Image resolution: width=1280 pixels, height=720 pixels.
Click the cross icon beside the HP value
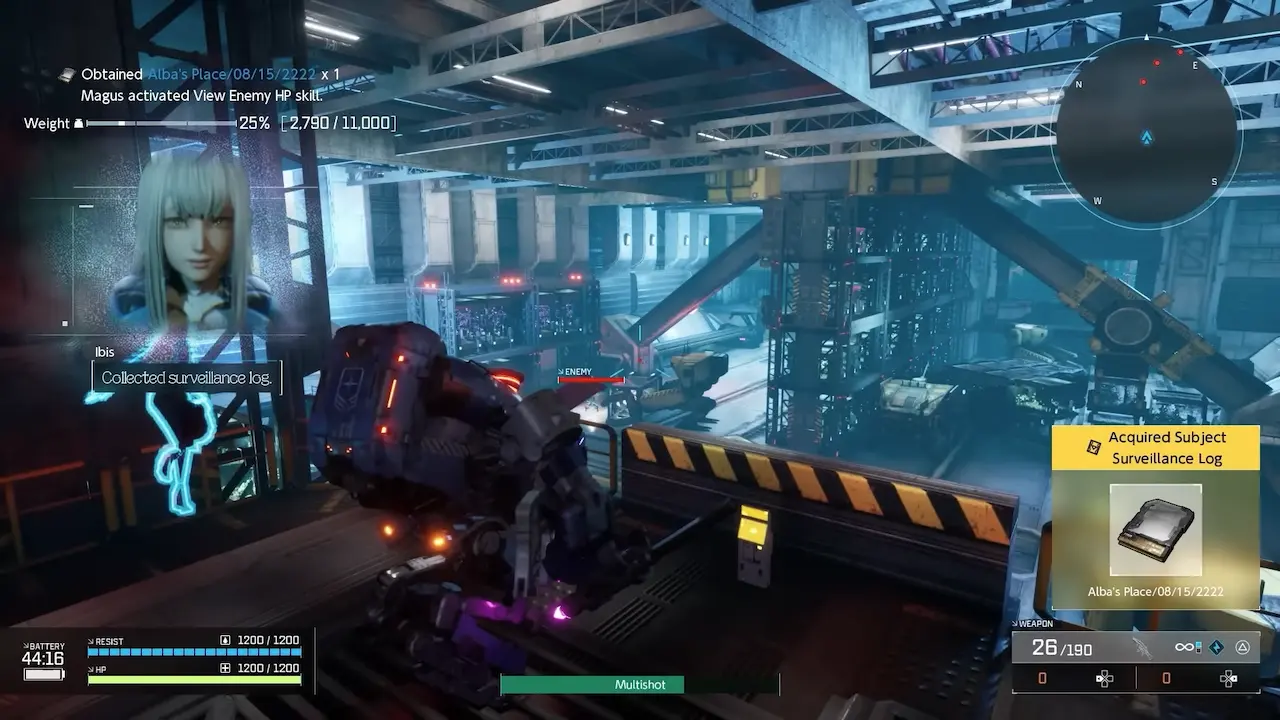[x=225, y=667]
